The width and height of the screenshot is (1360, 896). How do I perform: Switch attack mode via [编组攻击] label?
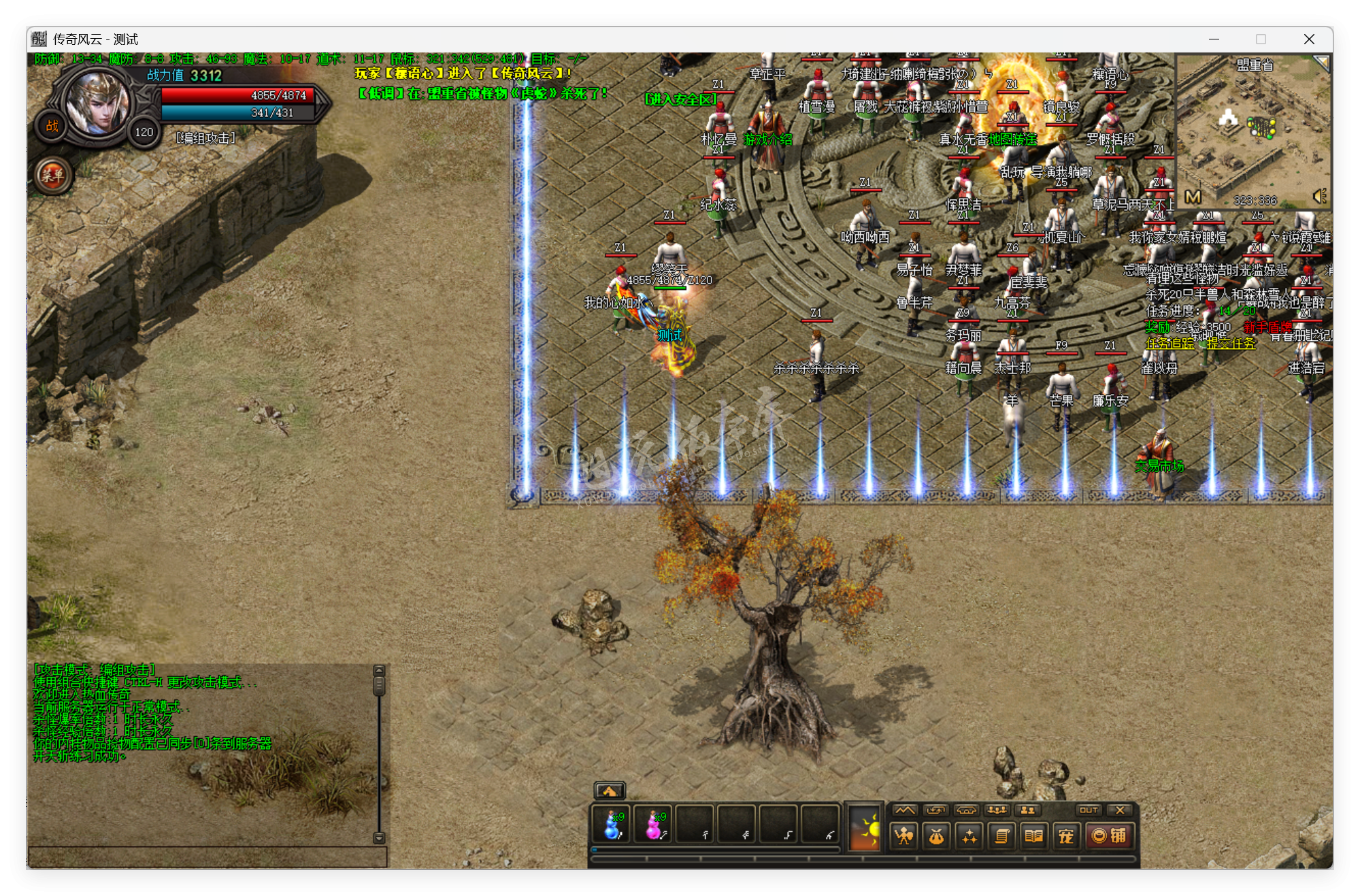coord(204,138)
